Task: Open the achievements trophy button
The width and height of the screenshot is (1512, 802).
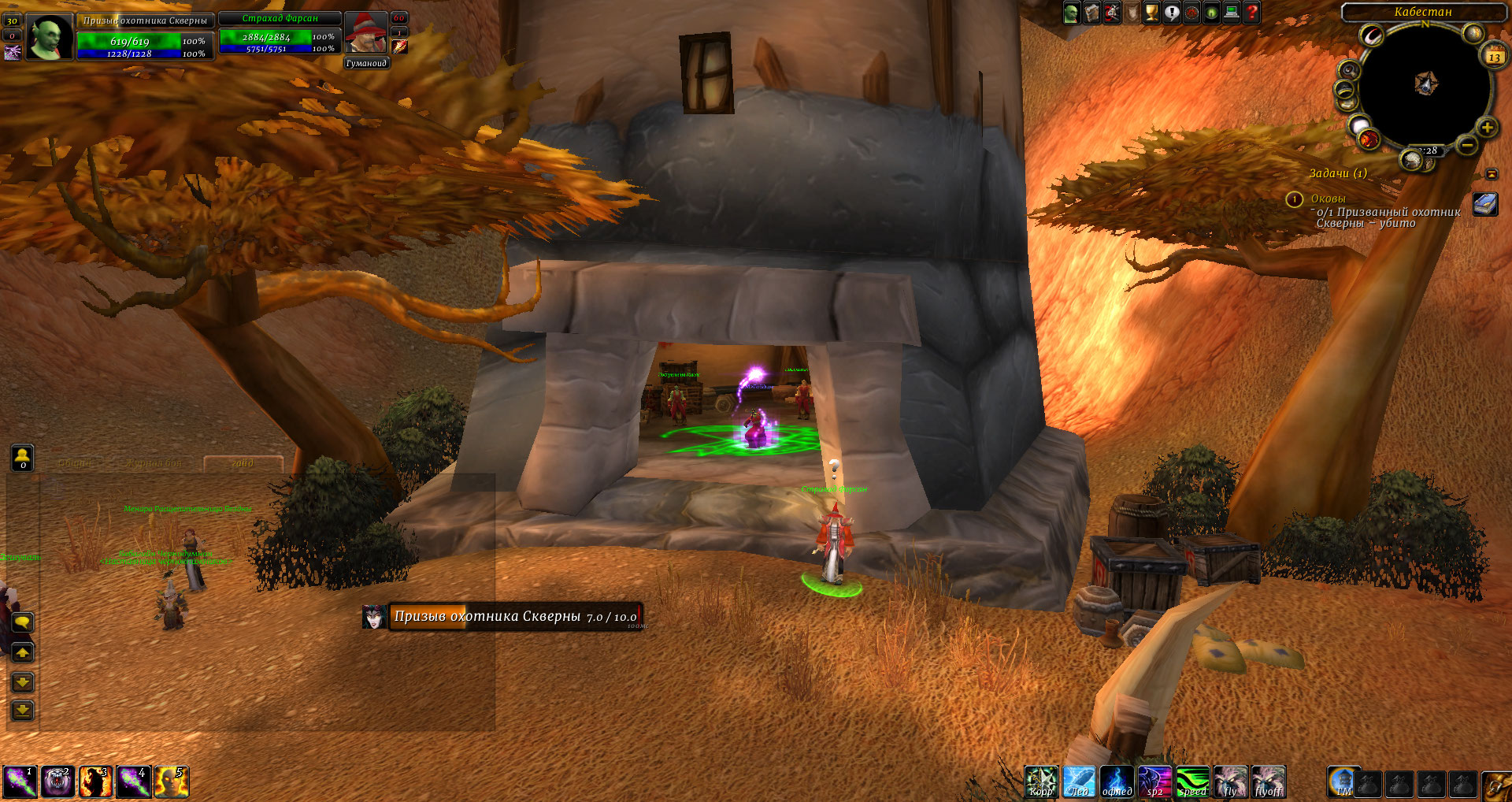Action: tap(1151, 13)
